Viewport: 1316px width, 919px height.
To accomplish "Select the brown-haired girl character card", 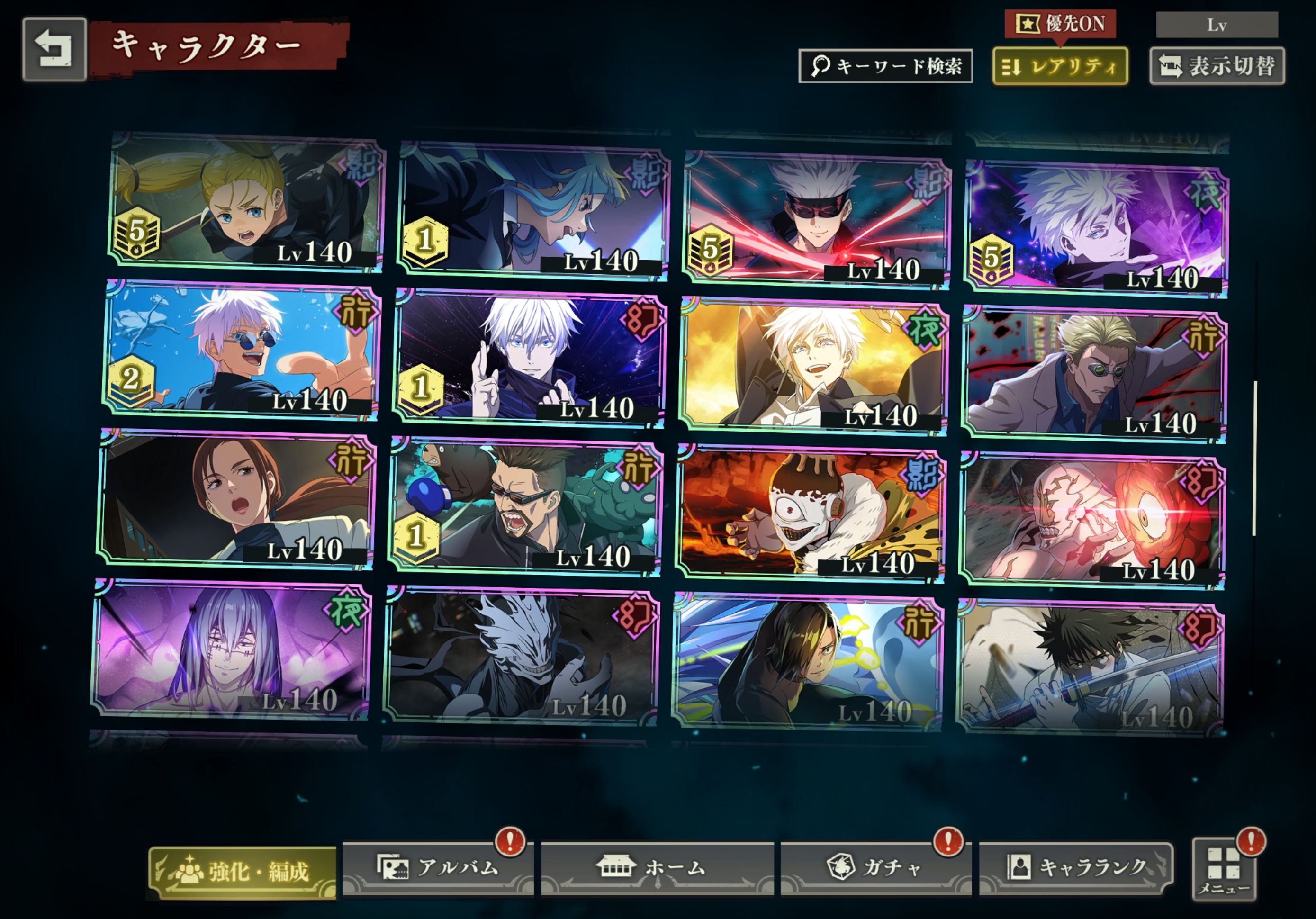I will tap(235, 499).
